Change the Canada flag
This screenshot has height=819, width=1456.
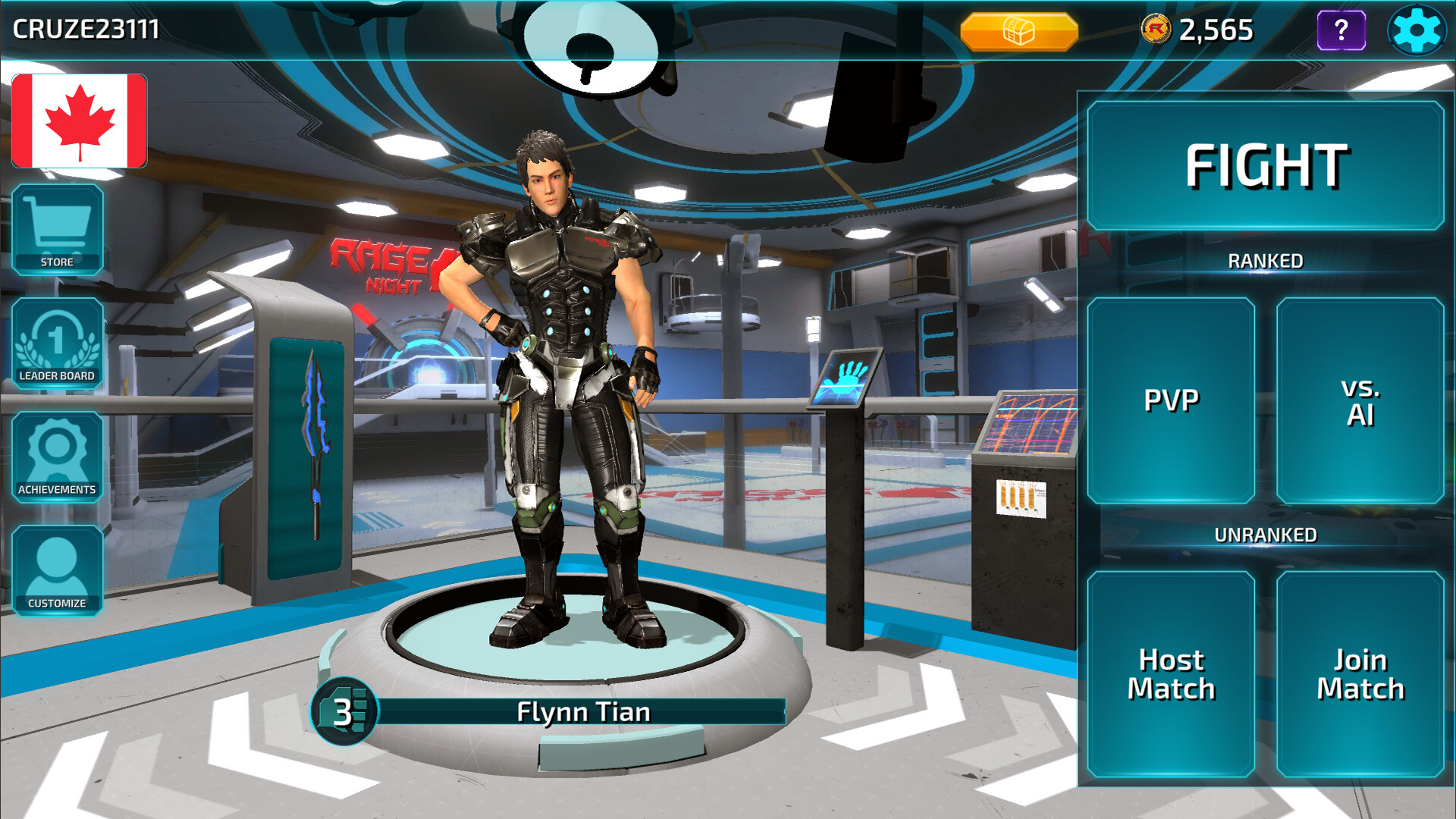click(x=80, y=121)
